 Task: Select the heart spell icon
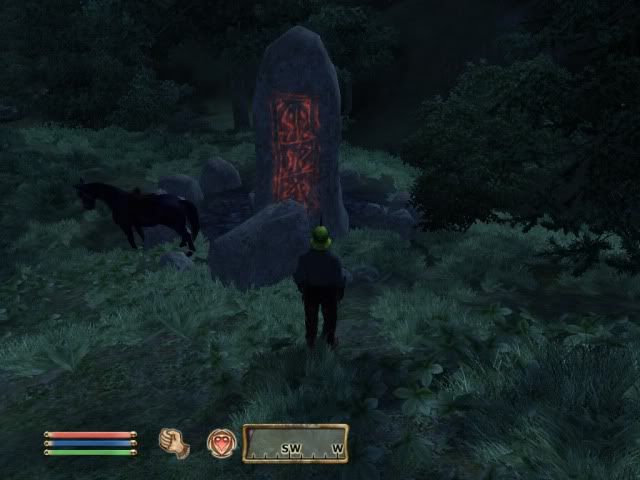[221, 443]
